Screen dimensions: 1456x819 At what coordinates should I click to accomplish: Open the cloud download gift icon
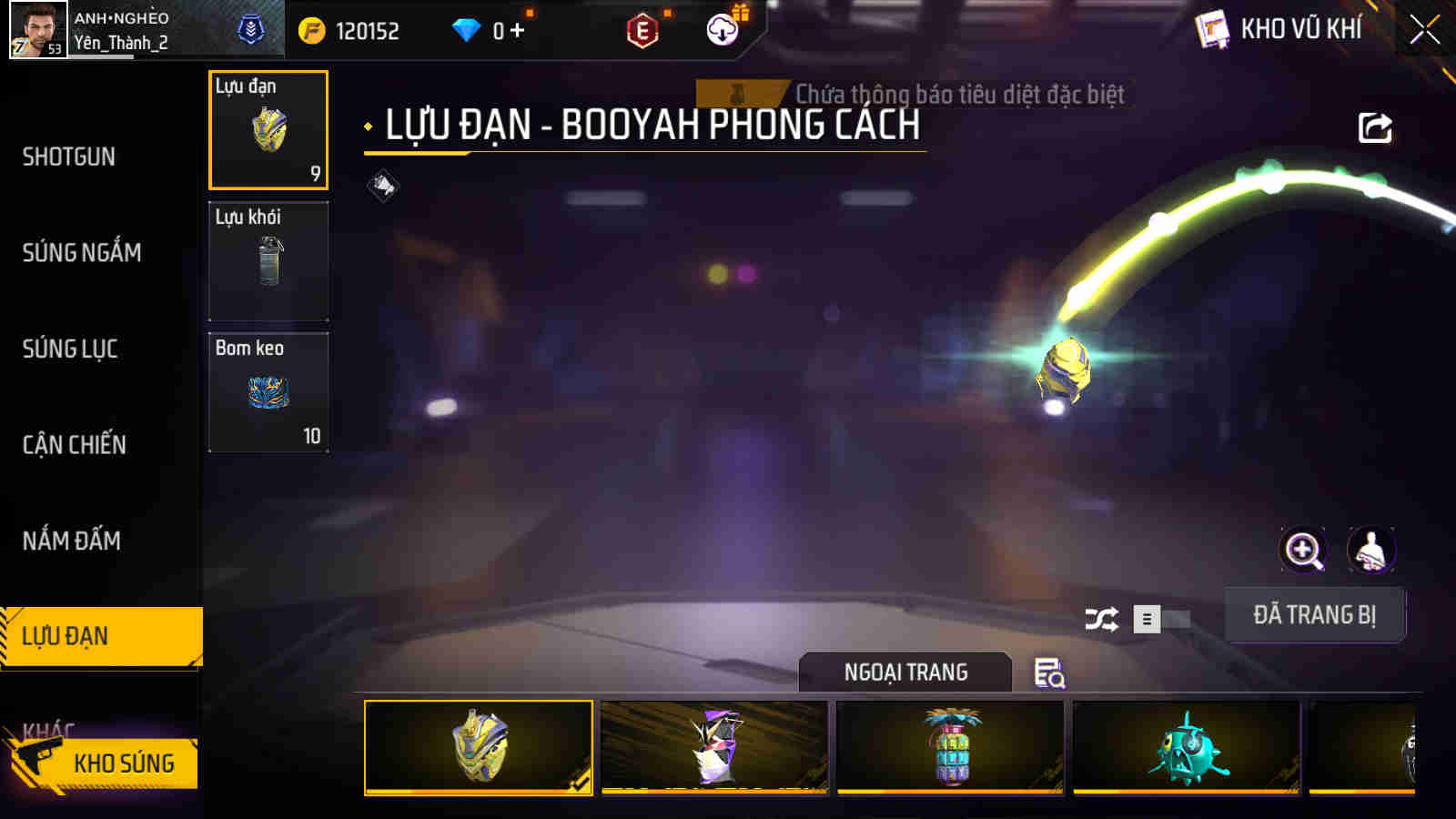point(720,29)
